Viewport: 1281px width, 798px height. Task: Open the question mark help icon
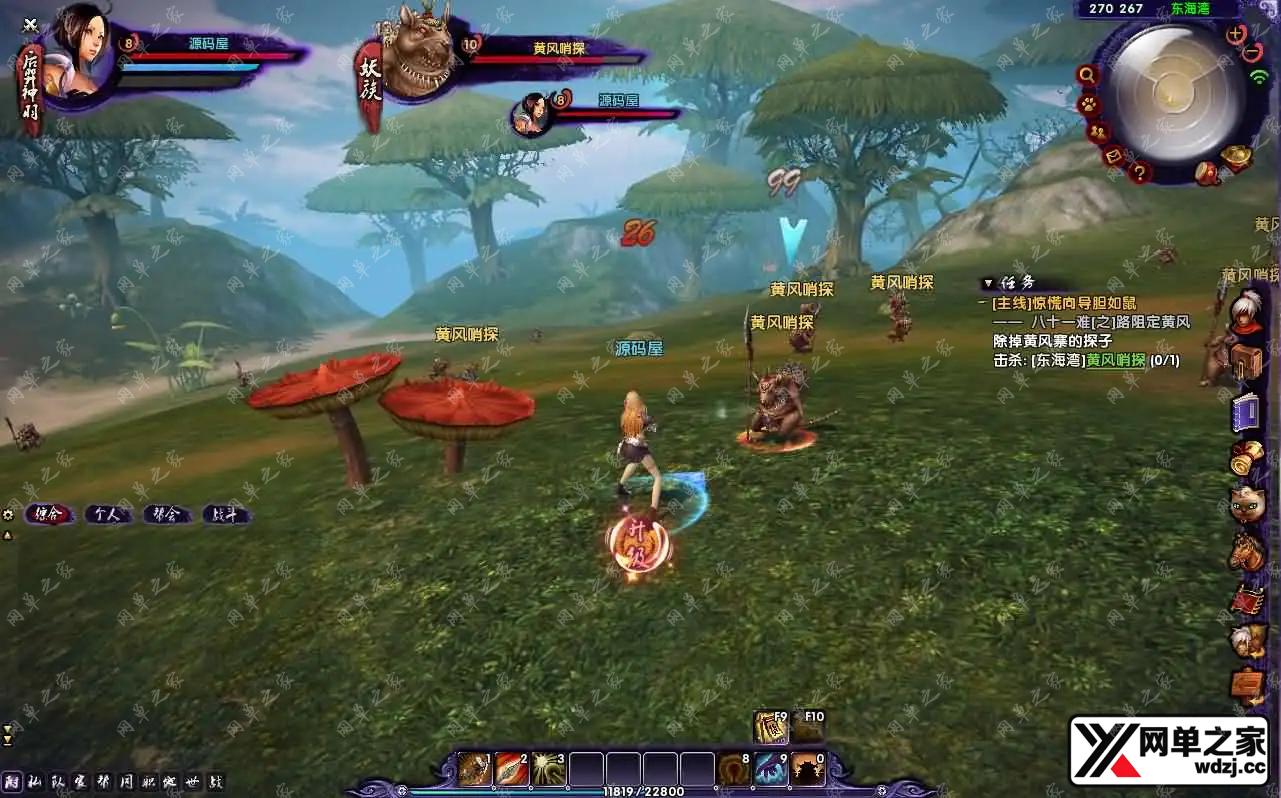pyautogui.click(x=1139, y=172)
